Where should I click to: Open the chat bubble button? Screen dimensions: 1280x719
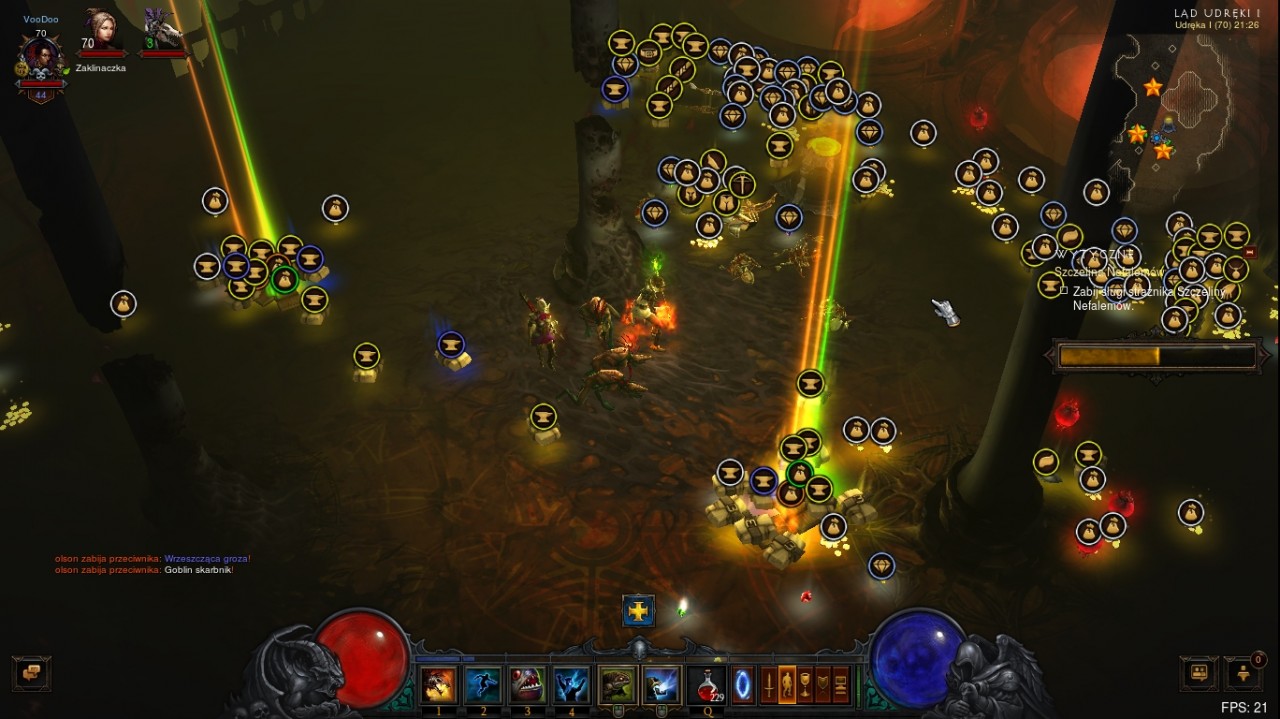pyautogui.click(x=31, y=673)
